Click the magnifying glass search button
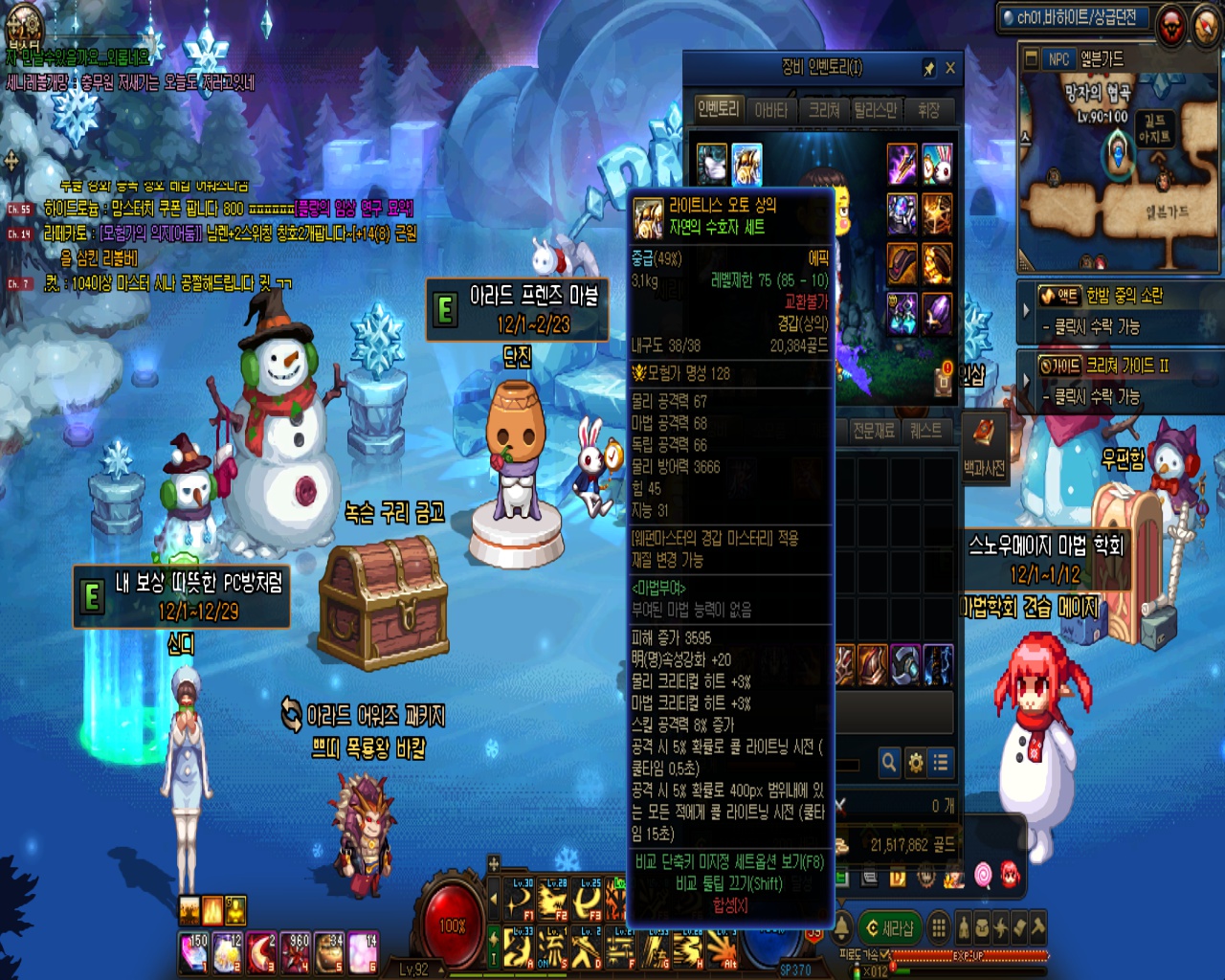The height and width of the screenshot is (980, 1225). point(889,762)
